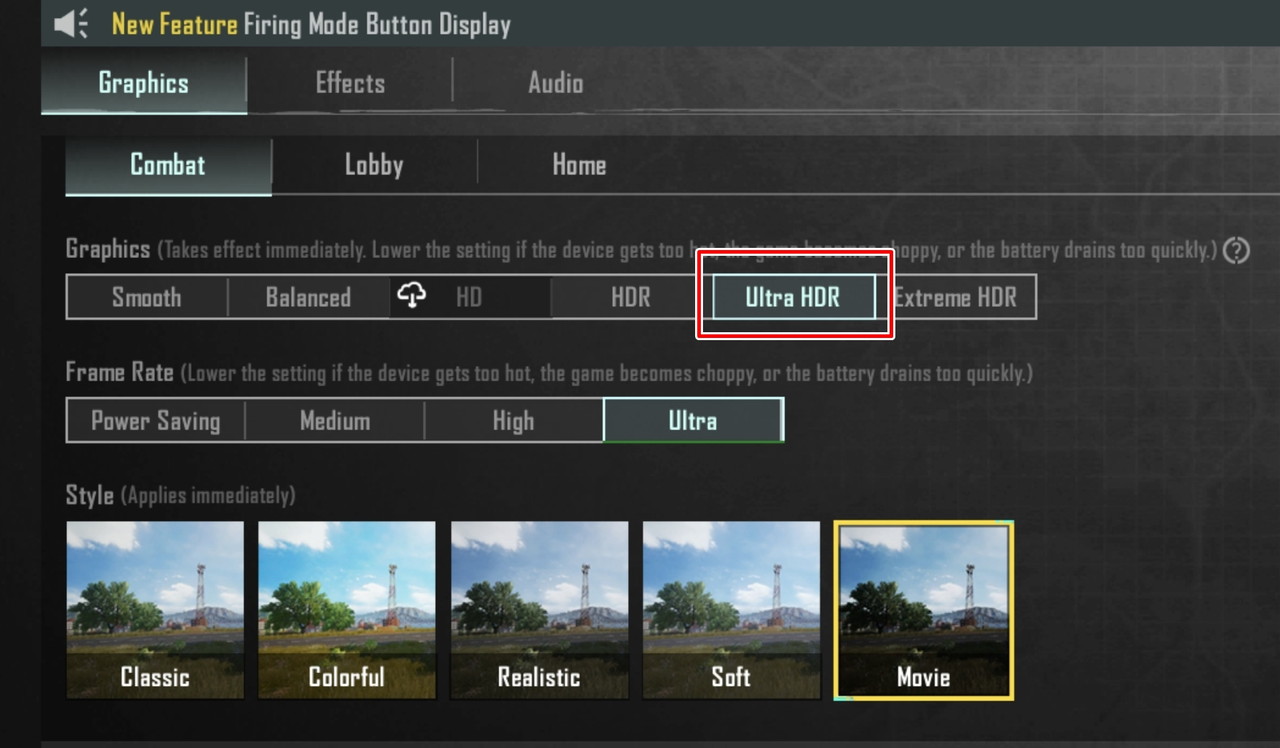The image size is (1280, 748).
Task: Select Balanced graphics quality
Action: (308, 296)
